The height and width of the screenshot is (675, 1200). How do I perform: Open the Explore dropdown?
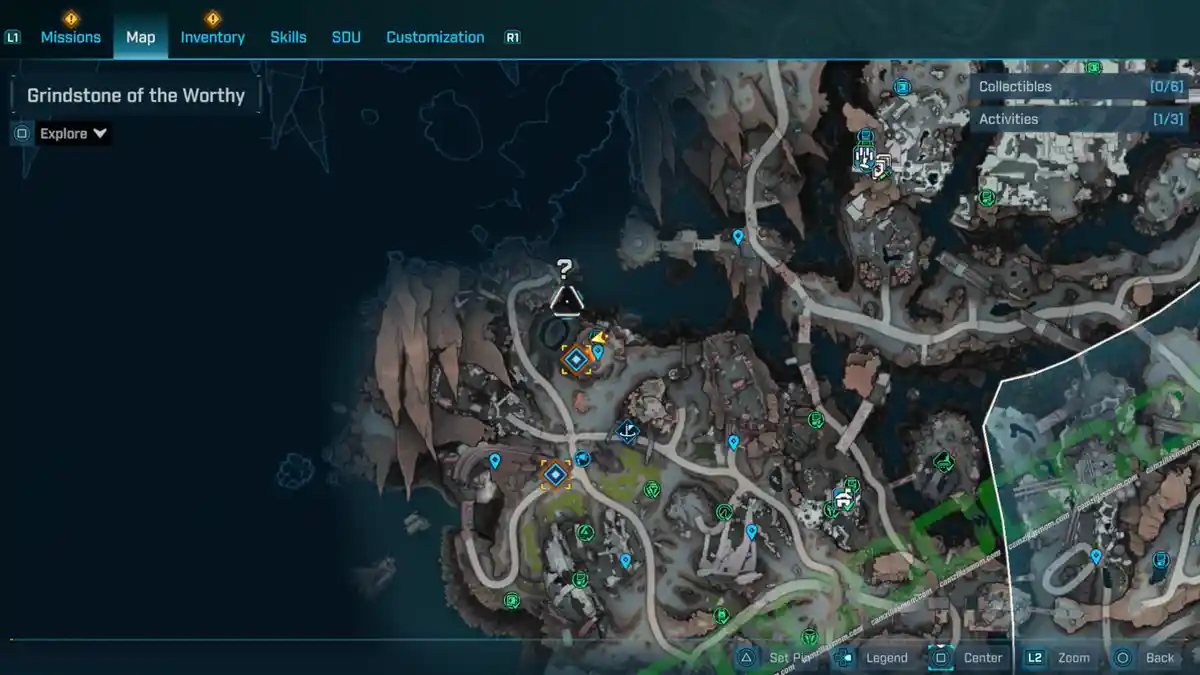(x=73, y=133)
